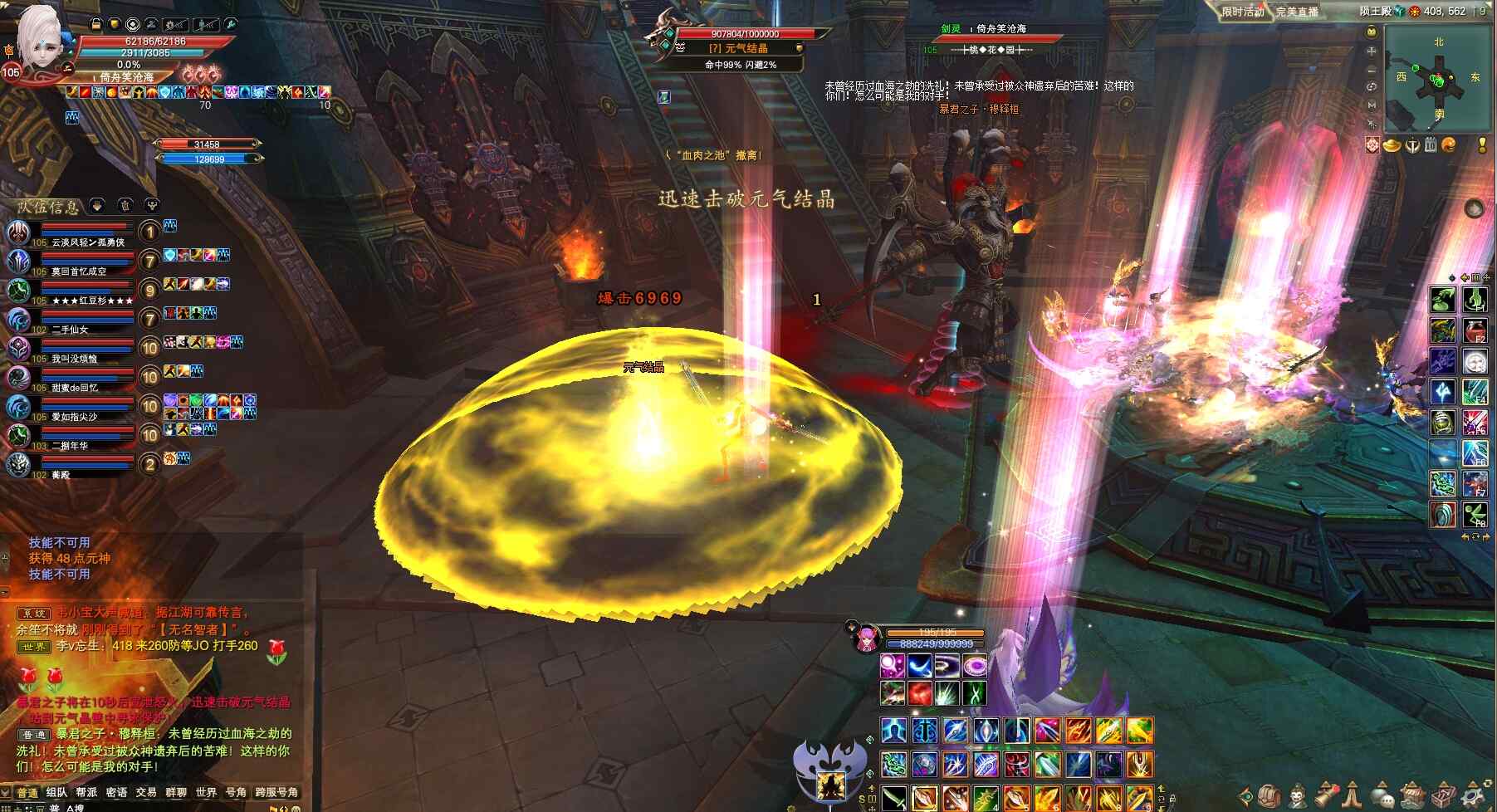Switch to the 组队 chat channel tab
1497x812 pixels.
coord(56,792)
